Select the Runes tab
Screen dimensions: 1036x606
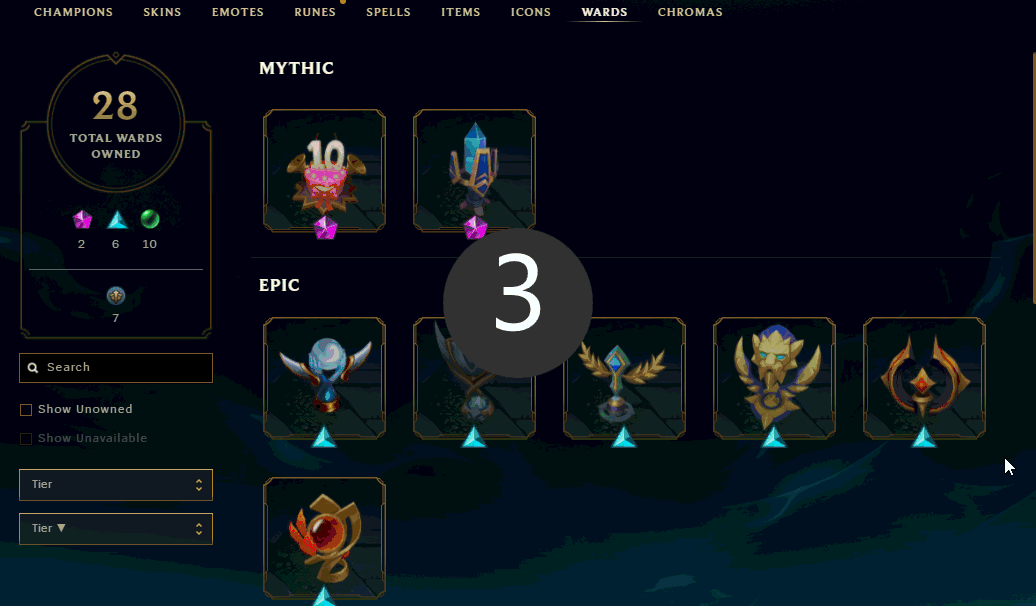315,13
